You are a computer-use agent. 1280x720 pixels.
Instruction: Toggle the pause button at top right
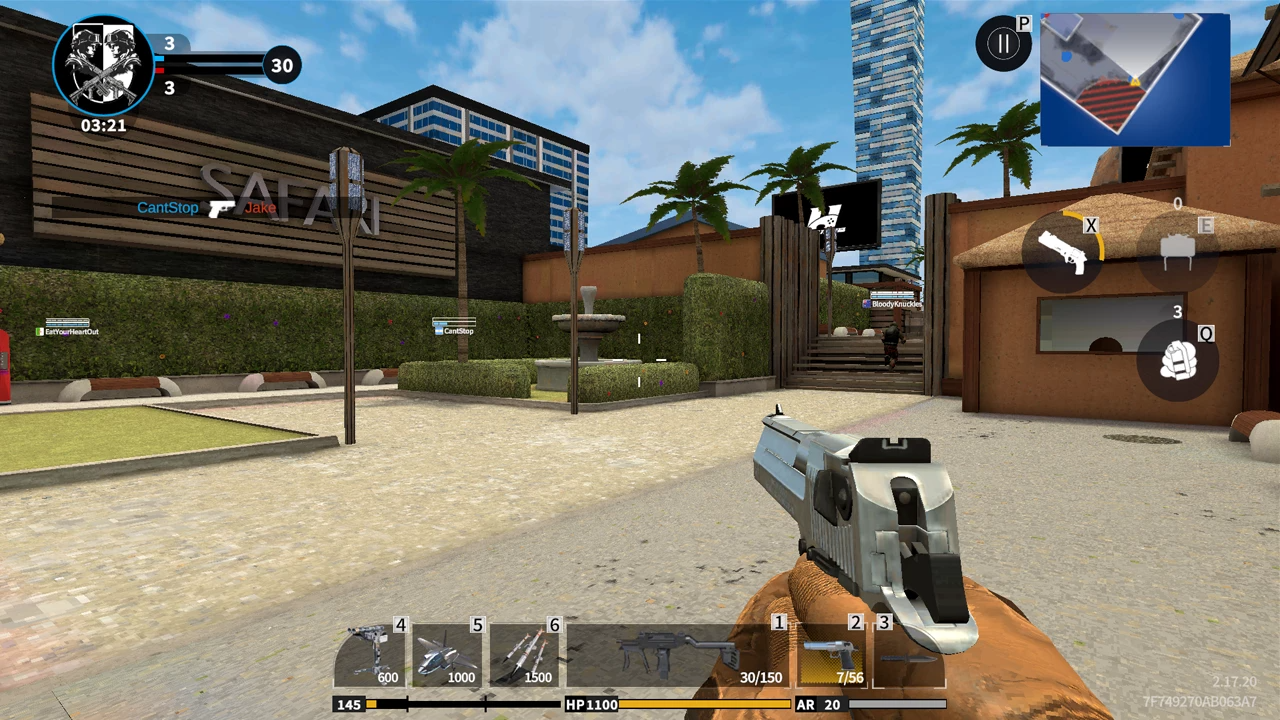[1003, 42]
